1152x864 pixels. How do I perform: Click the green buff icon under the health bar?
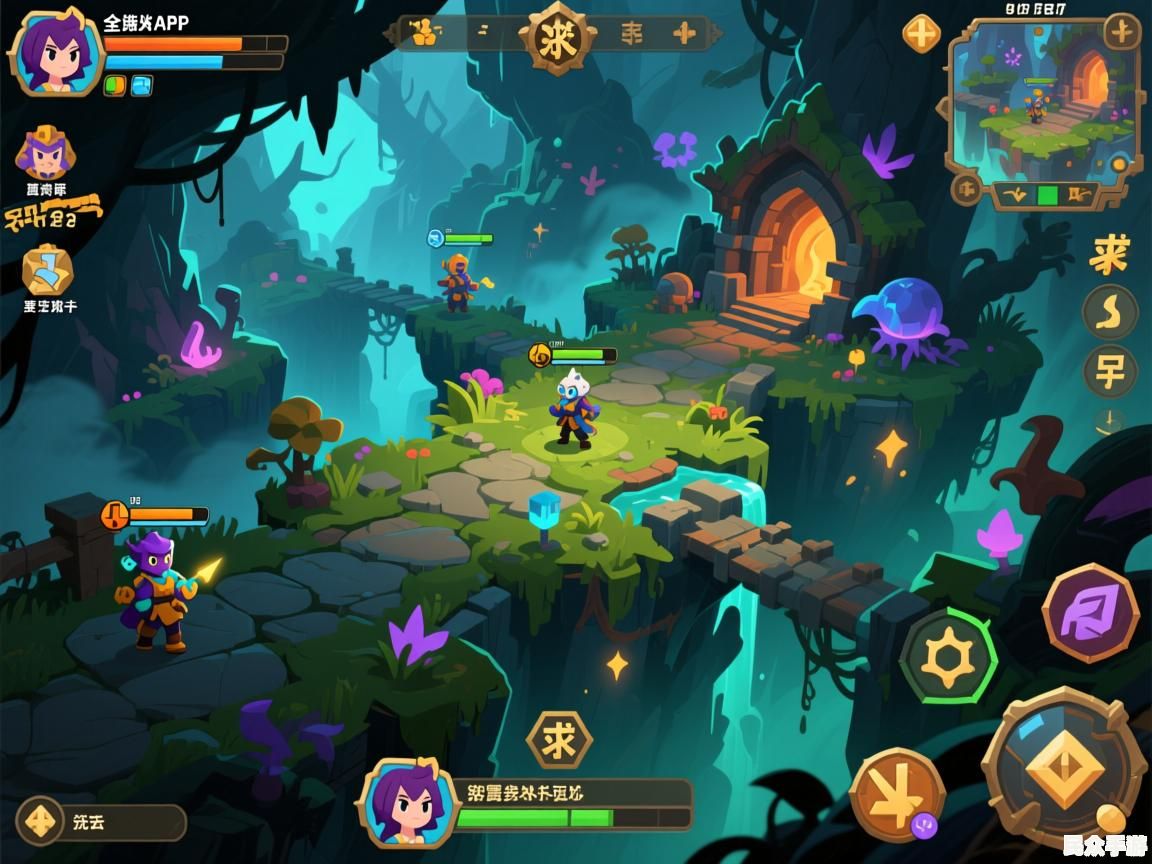click(114, 86)
